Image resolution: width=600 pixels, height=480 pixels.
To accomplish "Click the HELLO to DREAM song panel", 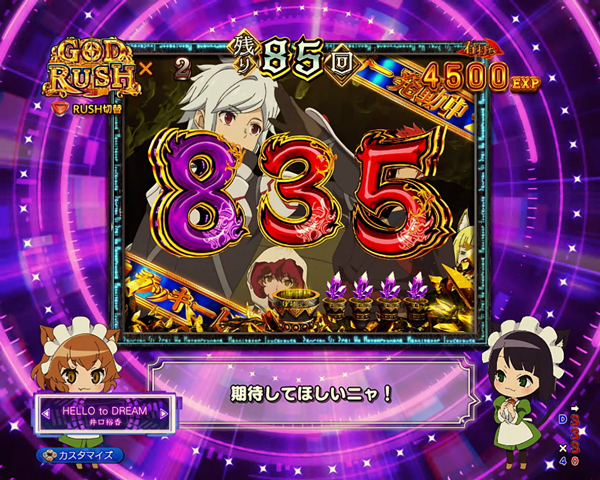I will [104, 414].
